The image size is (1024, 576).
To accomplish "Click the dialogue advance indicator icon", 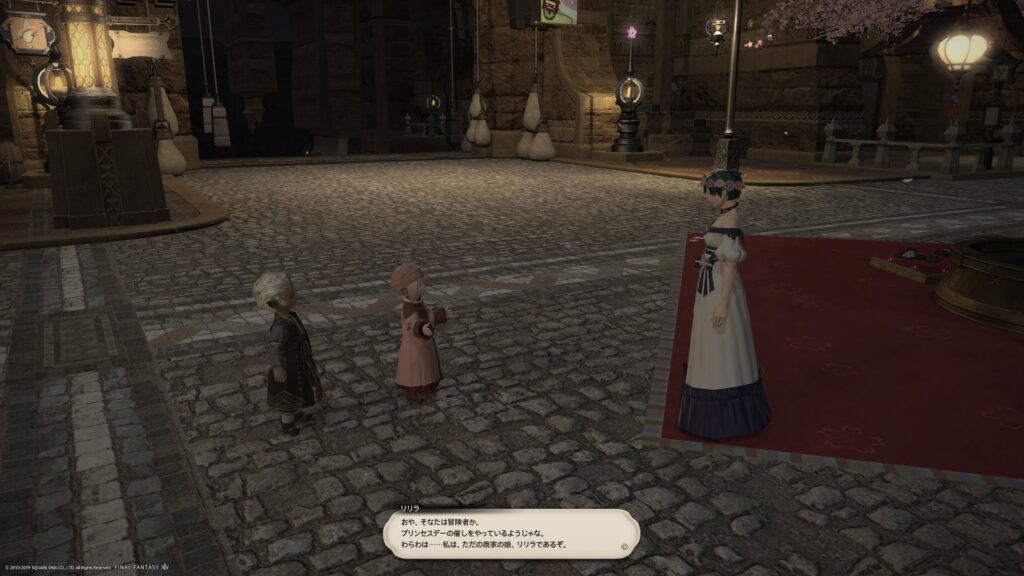I will [625, 547].
